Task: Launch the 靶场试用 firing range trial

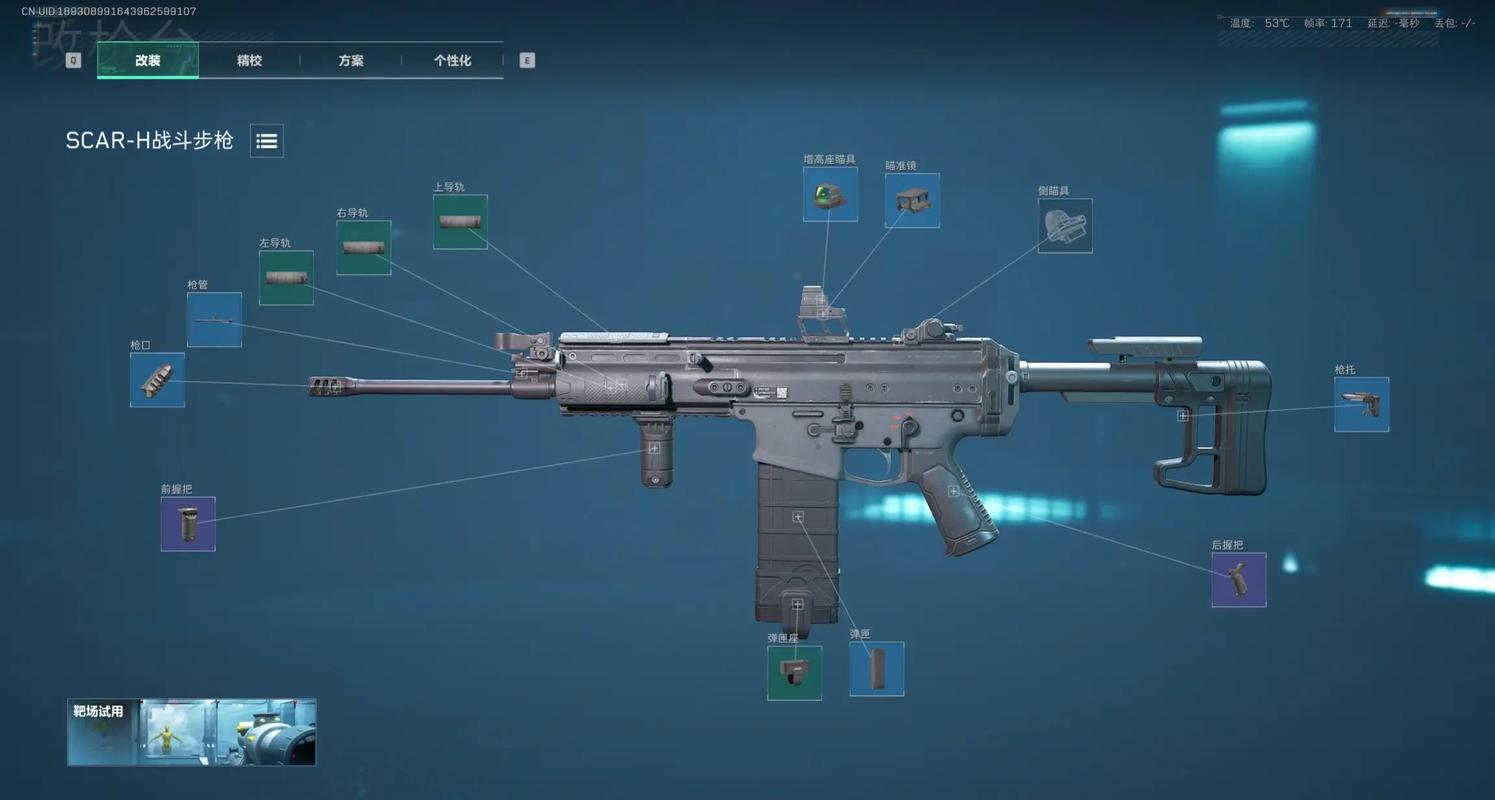Action: coord(192,732)
